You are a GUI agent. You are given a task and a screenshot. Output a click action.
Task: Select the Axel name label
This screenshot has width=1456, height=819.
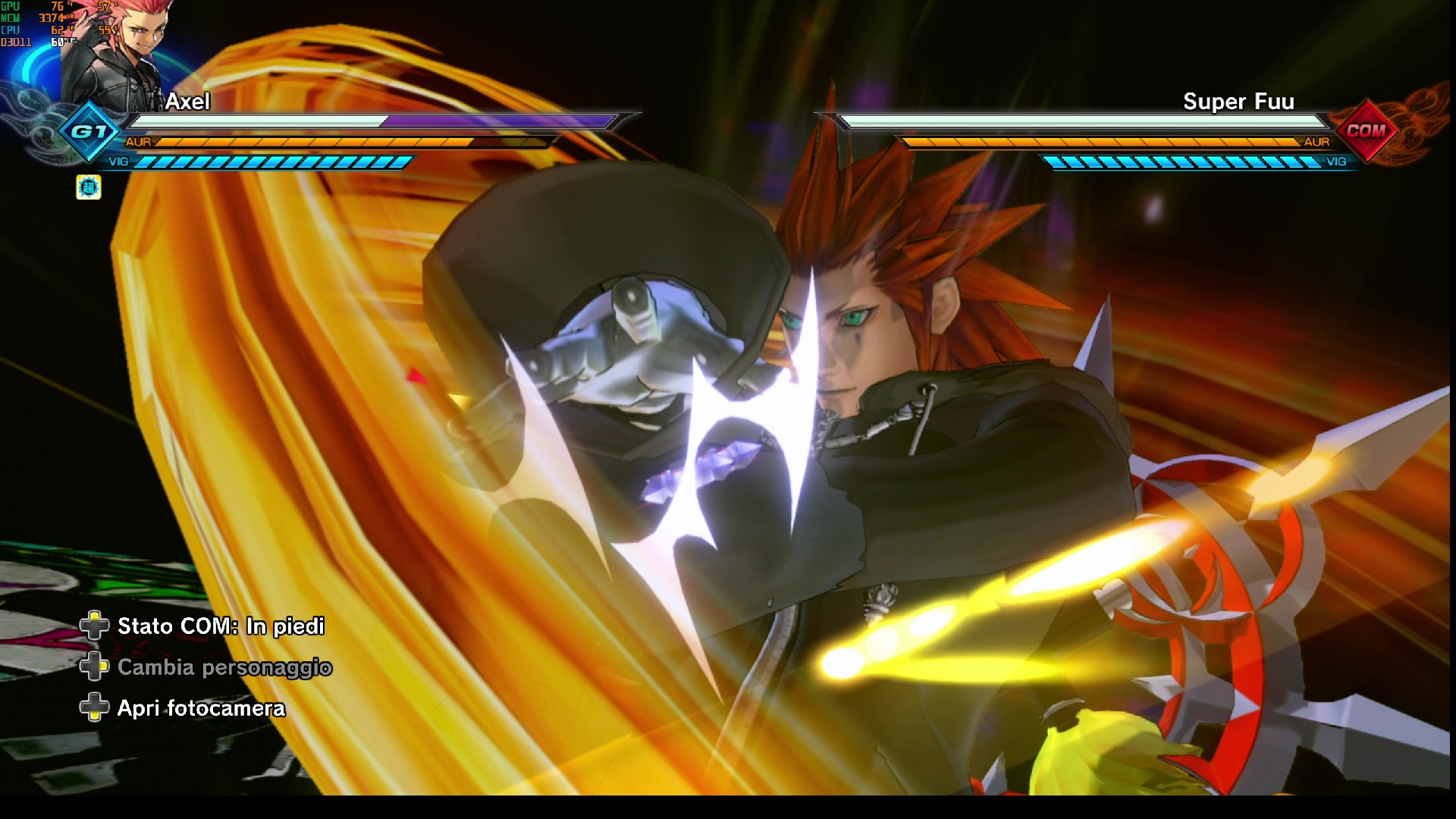pos(187,102)
